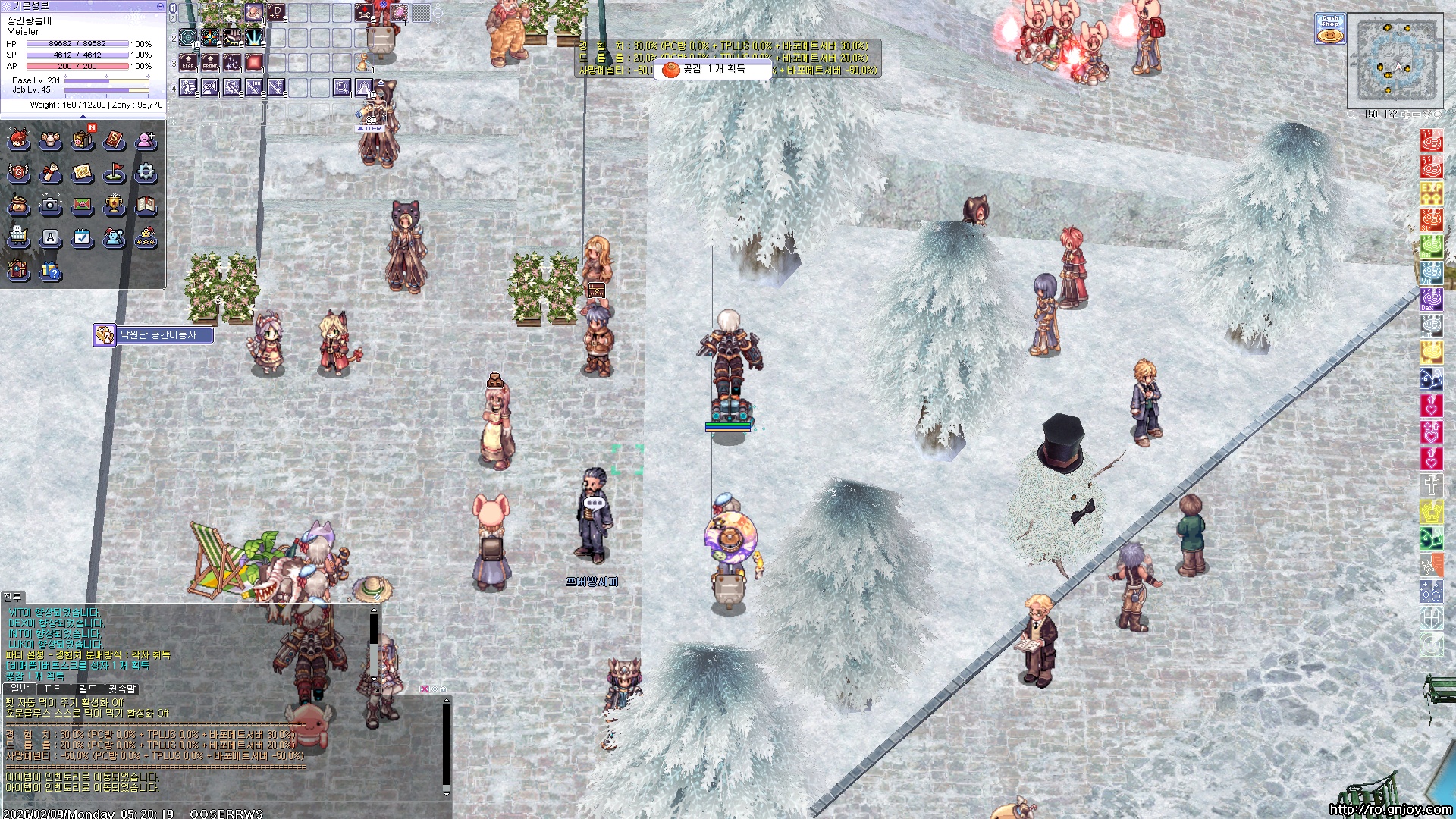Open the red skill book icon

pyautogui.click(x=114, y=140)
